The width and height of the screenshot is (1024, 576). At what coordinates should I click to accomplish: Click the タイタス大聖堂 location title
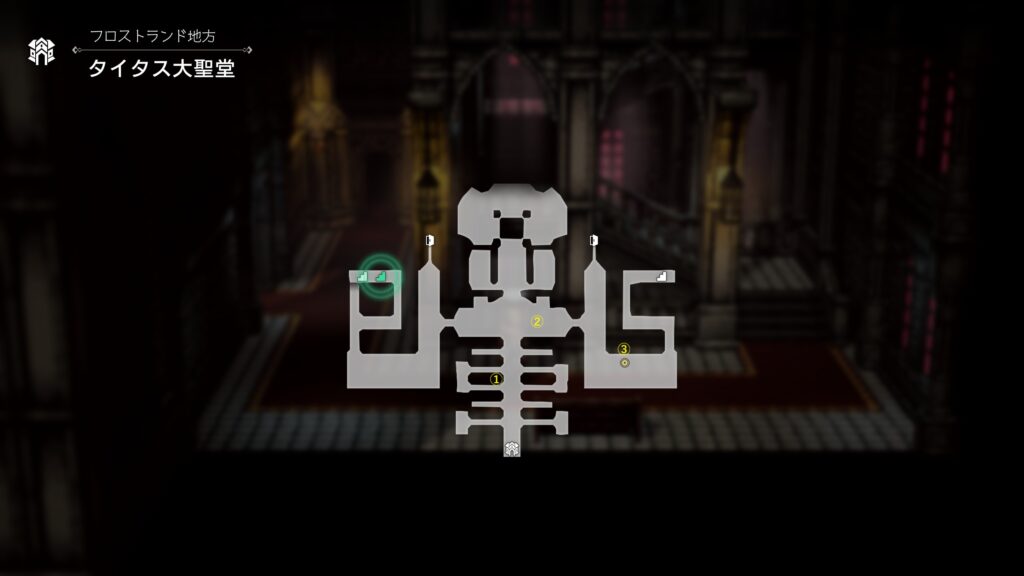coord(161,70)
